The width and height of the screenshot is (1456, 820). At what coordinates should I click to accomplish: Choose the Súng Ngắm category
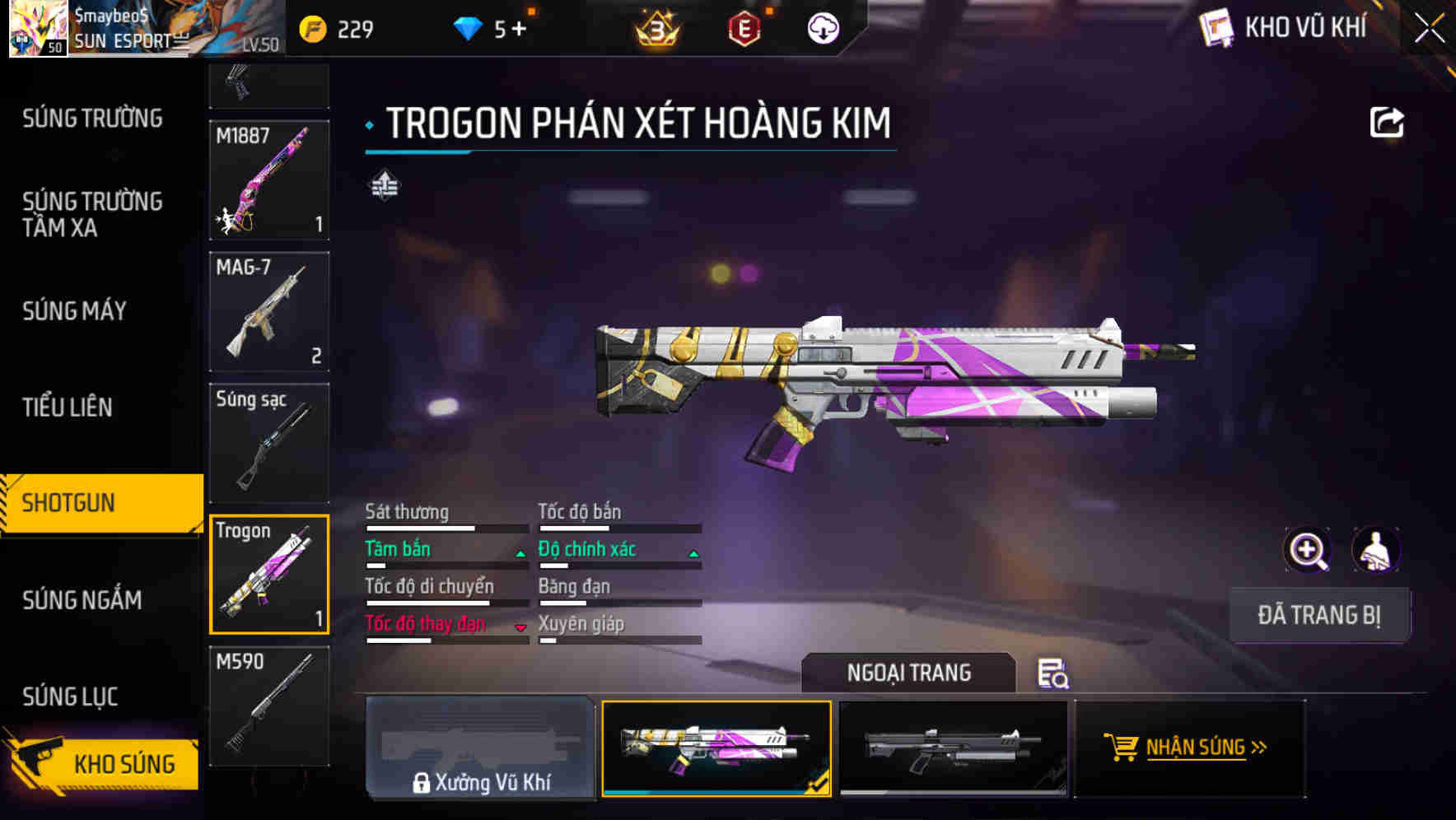[82, 599]
